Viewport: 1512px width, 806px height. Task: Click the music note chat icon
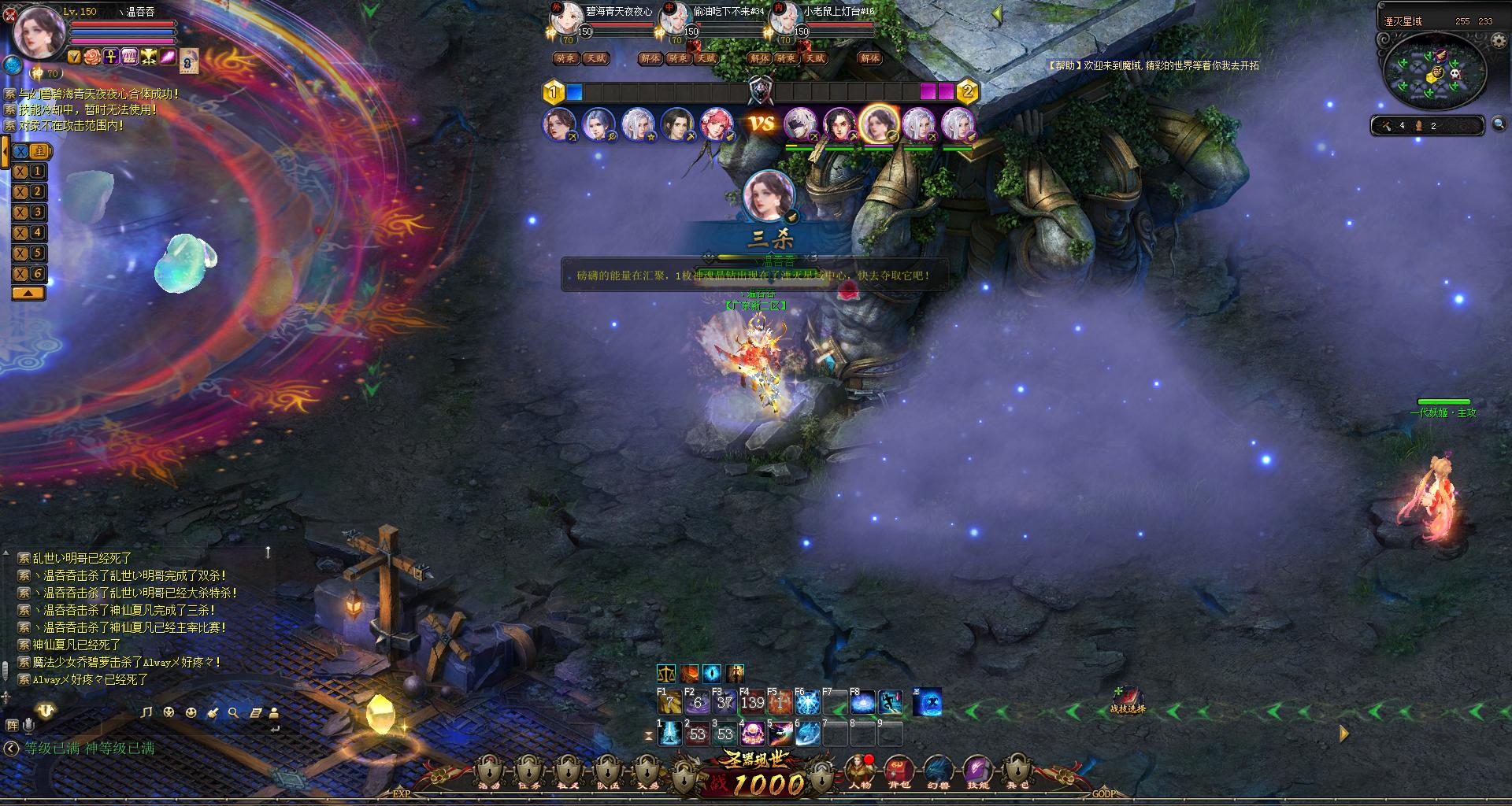[x=146, y=713]
